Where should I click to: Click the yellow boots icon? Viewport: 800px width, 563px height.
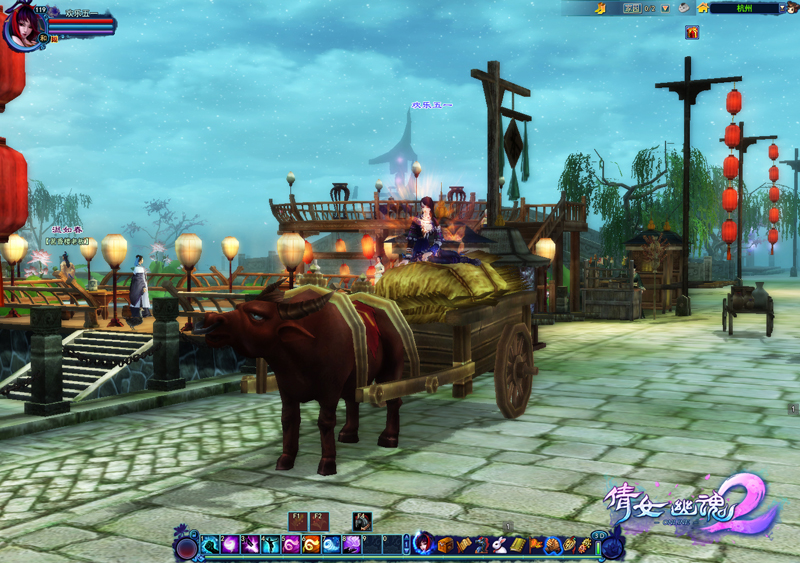(600, 8)
